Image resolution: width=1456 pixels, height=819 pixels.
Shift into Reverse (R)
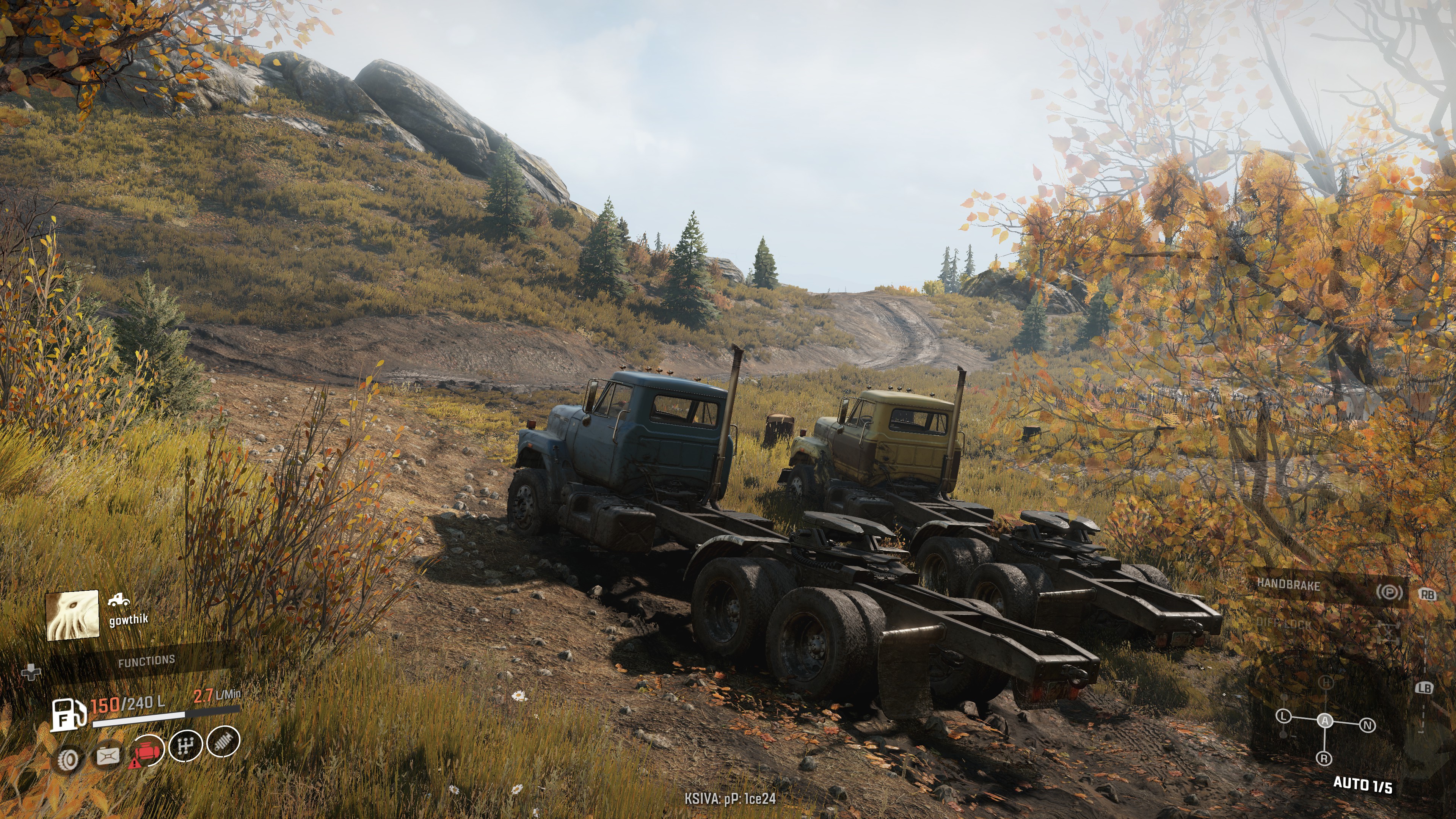1324,758
